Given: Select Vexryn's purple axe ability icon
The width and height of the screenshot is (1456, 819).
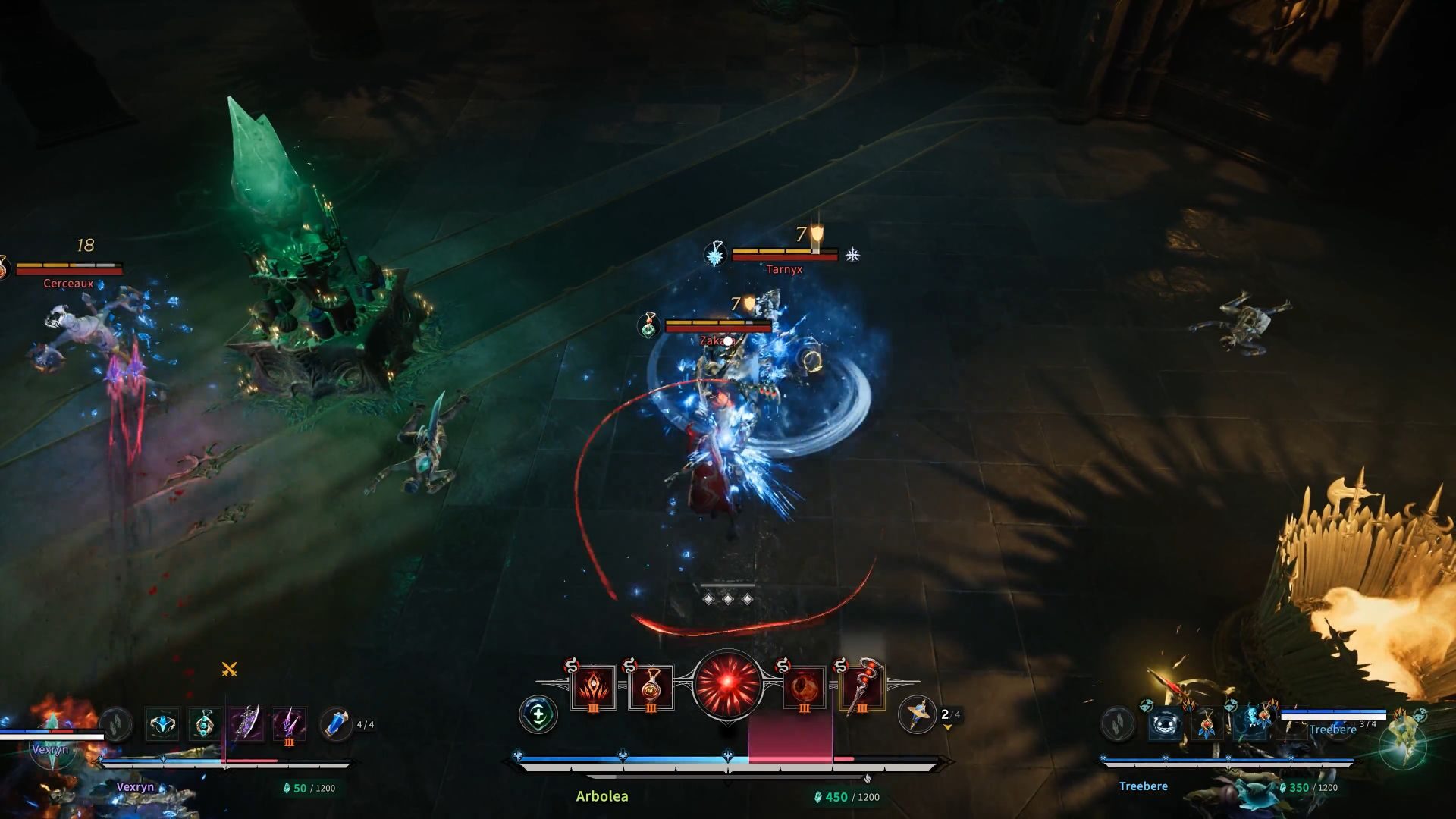Looking at the screenshot, I should click(x=248, y=722).
